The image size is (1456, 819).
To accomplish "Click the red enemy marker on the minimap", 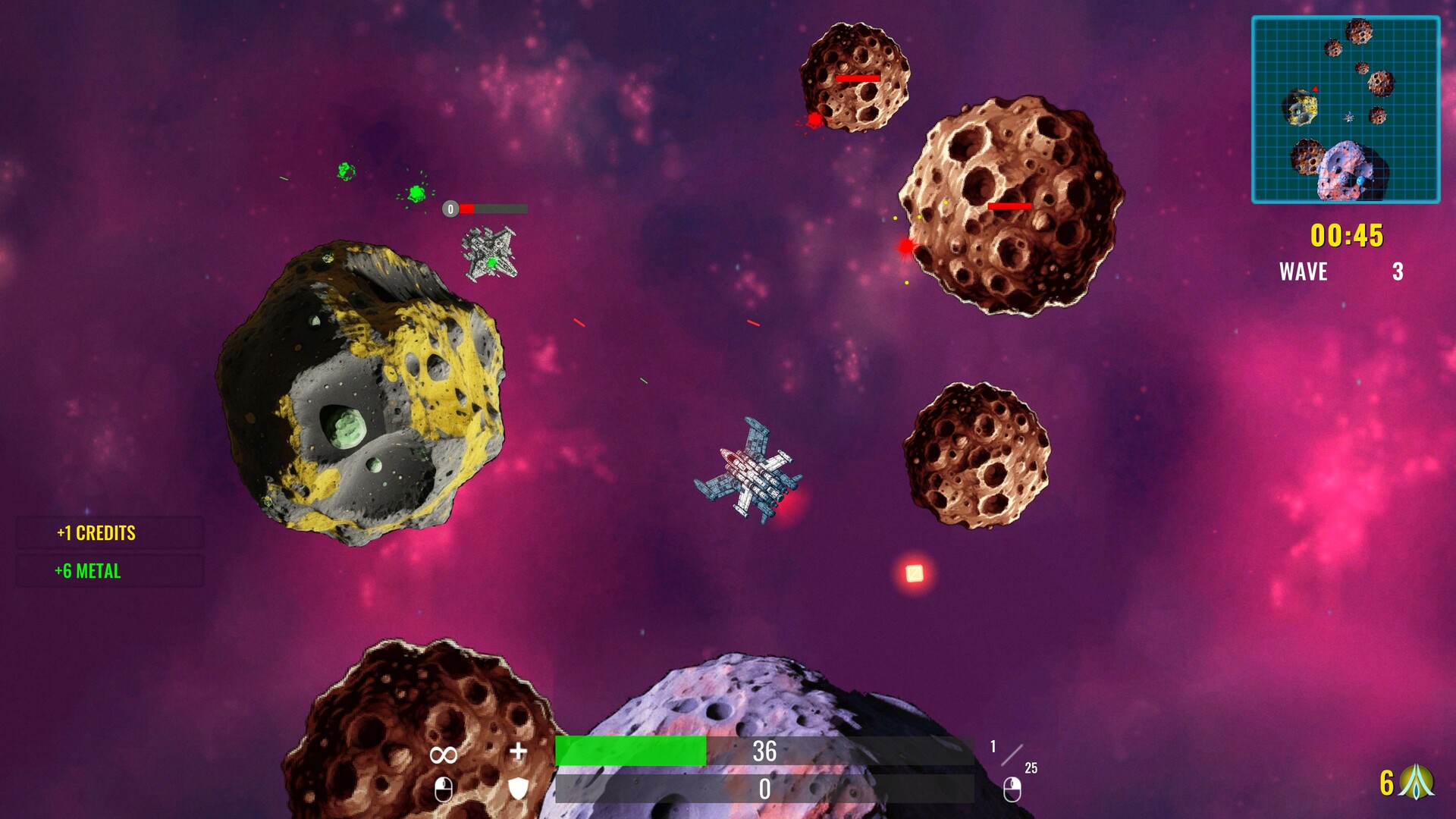I will click(1316, 89).
